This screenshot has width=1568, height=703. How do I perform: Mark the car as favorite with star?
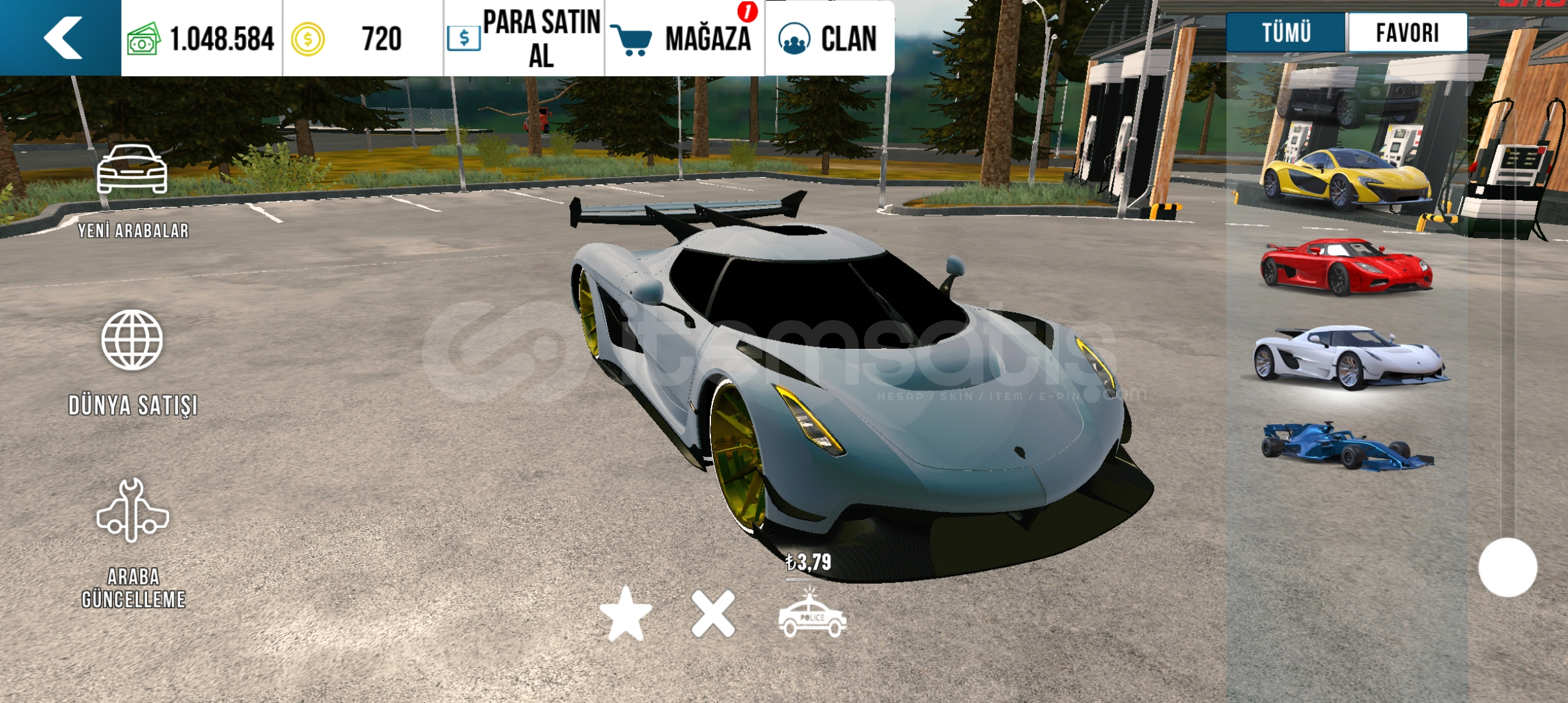pyautogui.click(x=626, y=614)
